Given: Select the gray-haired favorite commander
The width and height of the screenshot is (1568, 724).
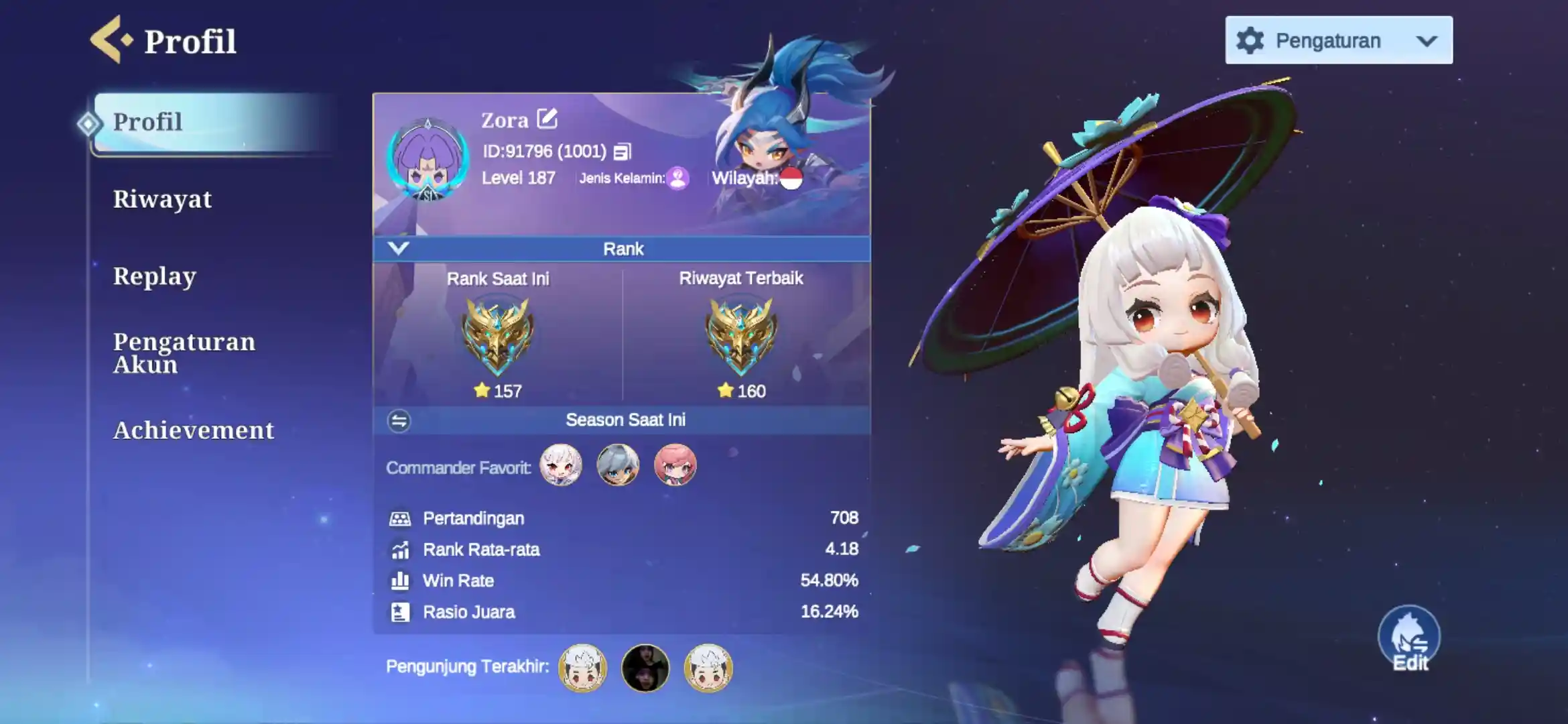Looking at the screenshot, I should click(618, 465).
